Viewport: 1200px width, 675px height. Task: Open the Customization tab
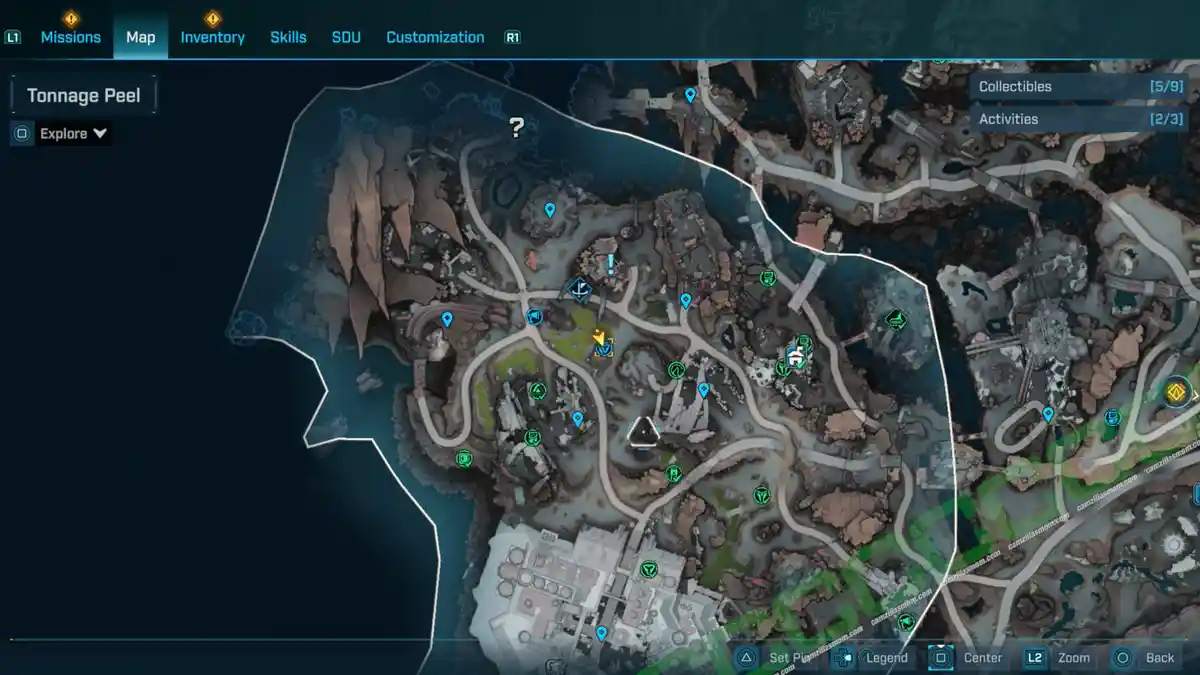pos(435,37)
